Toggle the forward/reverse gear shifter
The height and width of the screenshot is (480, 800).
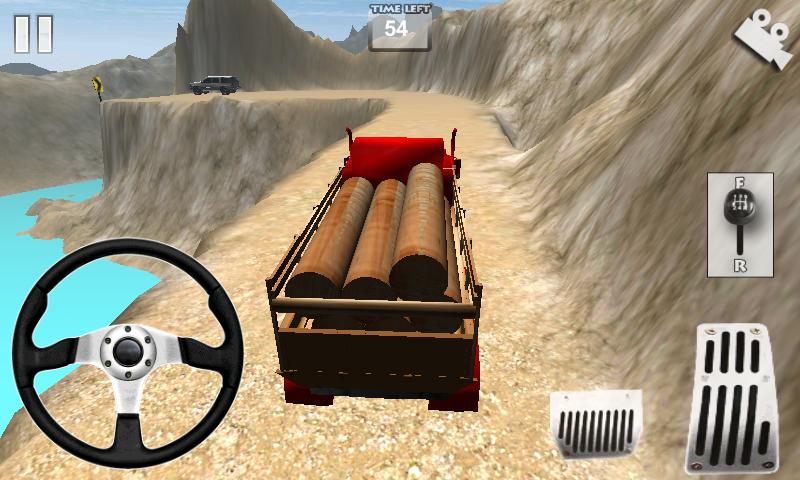(739, 224)
